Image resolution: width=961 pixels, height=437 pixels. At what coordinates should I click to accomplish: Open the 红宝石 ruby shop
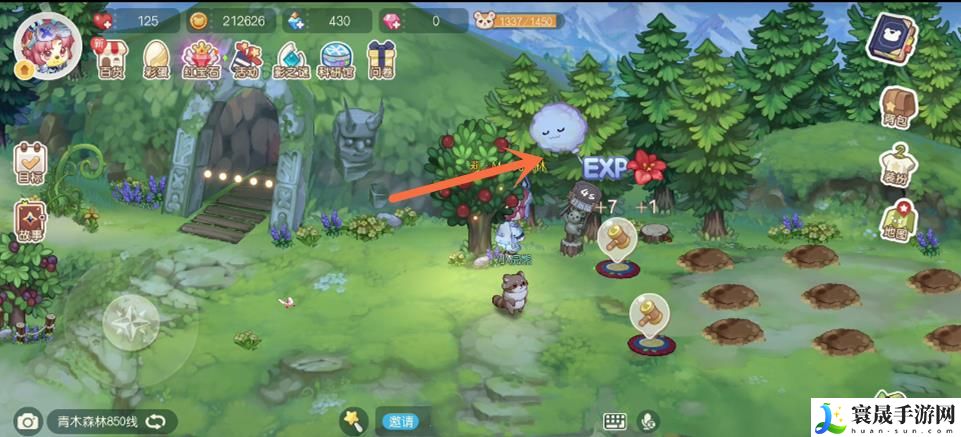(201, 59)
